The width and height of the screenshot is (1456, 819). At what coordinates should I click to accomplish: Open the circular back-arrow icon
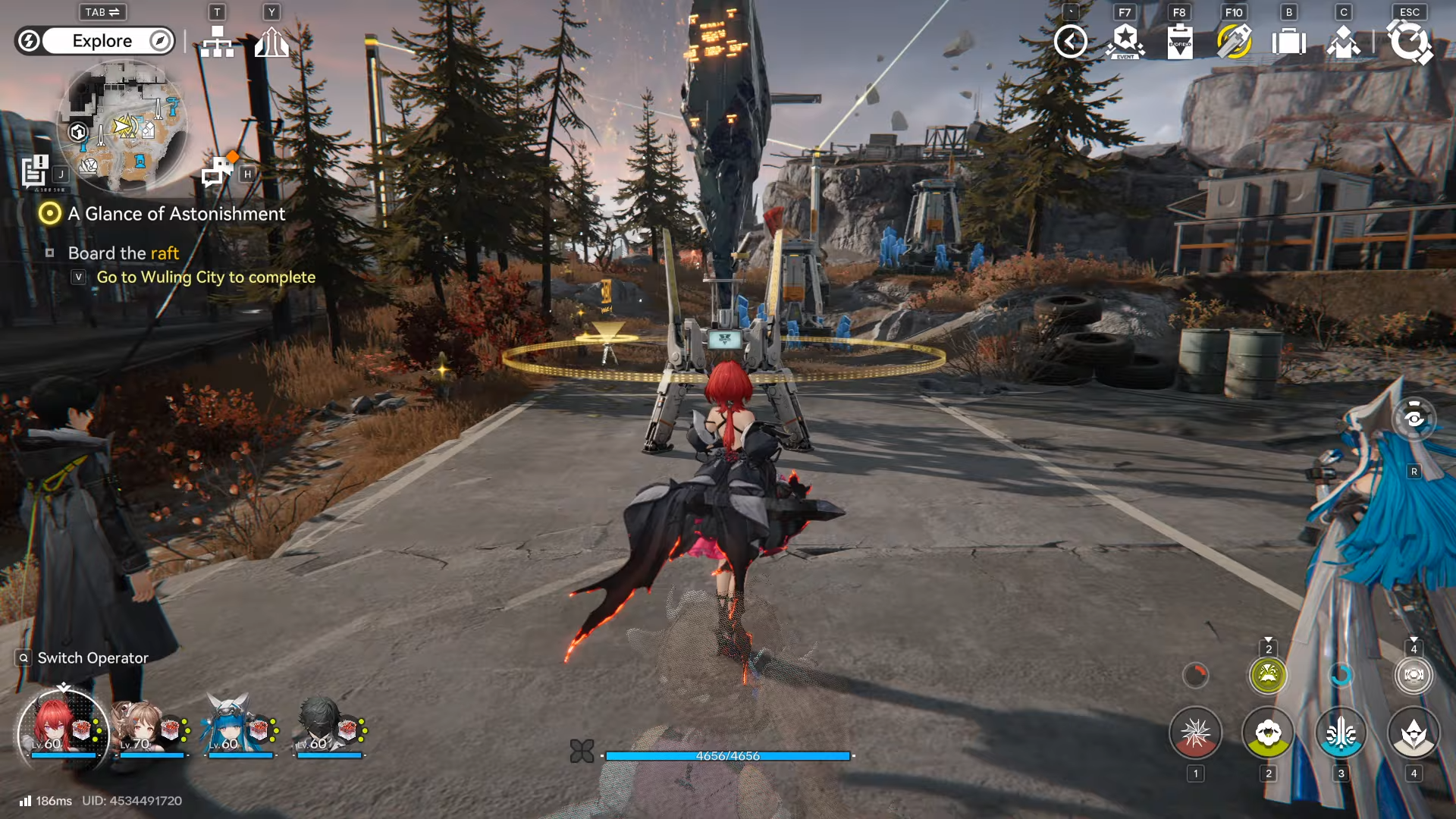(x=1071, y=42)
